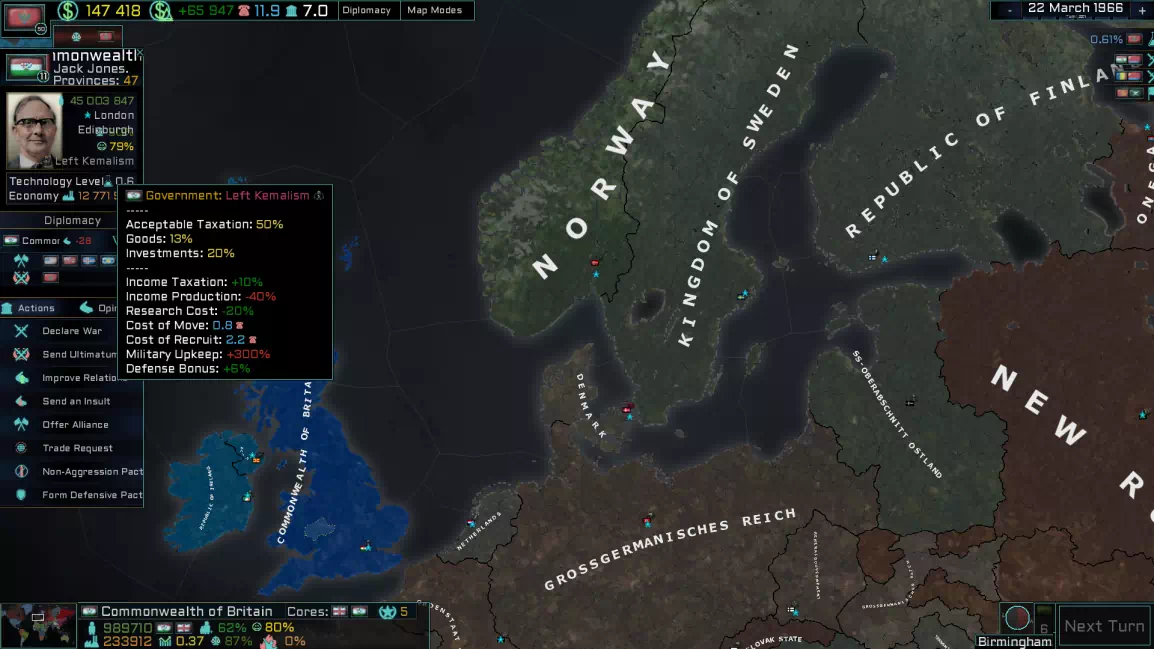
Task: Choose Send an Insult
Action: pos(76,401)
